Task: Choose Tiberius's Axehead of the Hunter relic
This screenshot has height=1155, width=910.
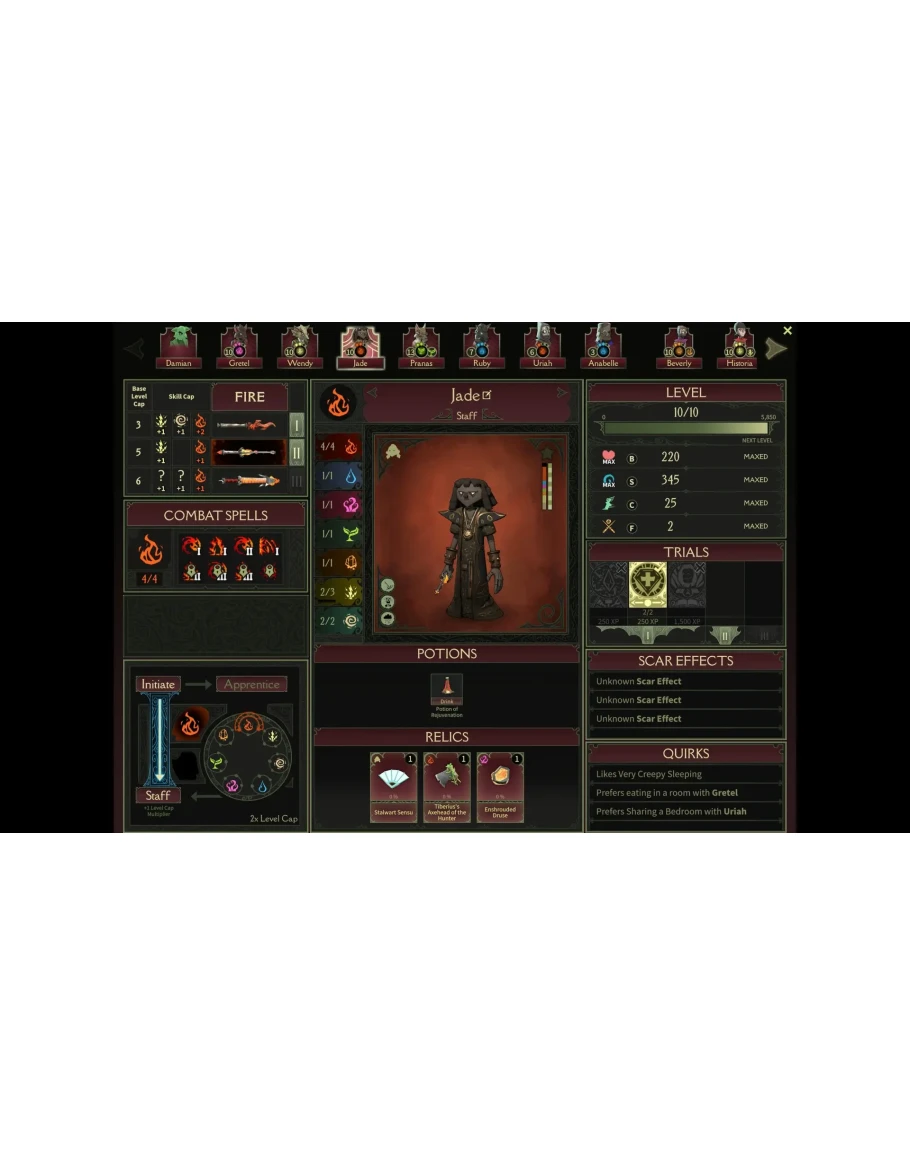Action: (x=446, y=787)
